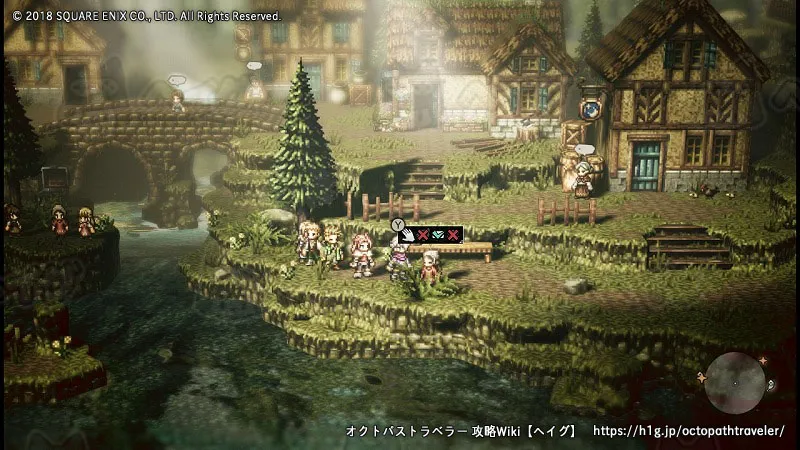Open the h1g.jp octopathtraveler wiki link
This screenshot has height=450, width=800.
689,431
